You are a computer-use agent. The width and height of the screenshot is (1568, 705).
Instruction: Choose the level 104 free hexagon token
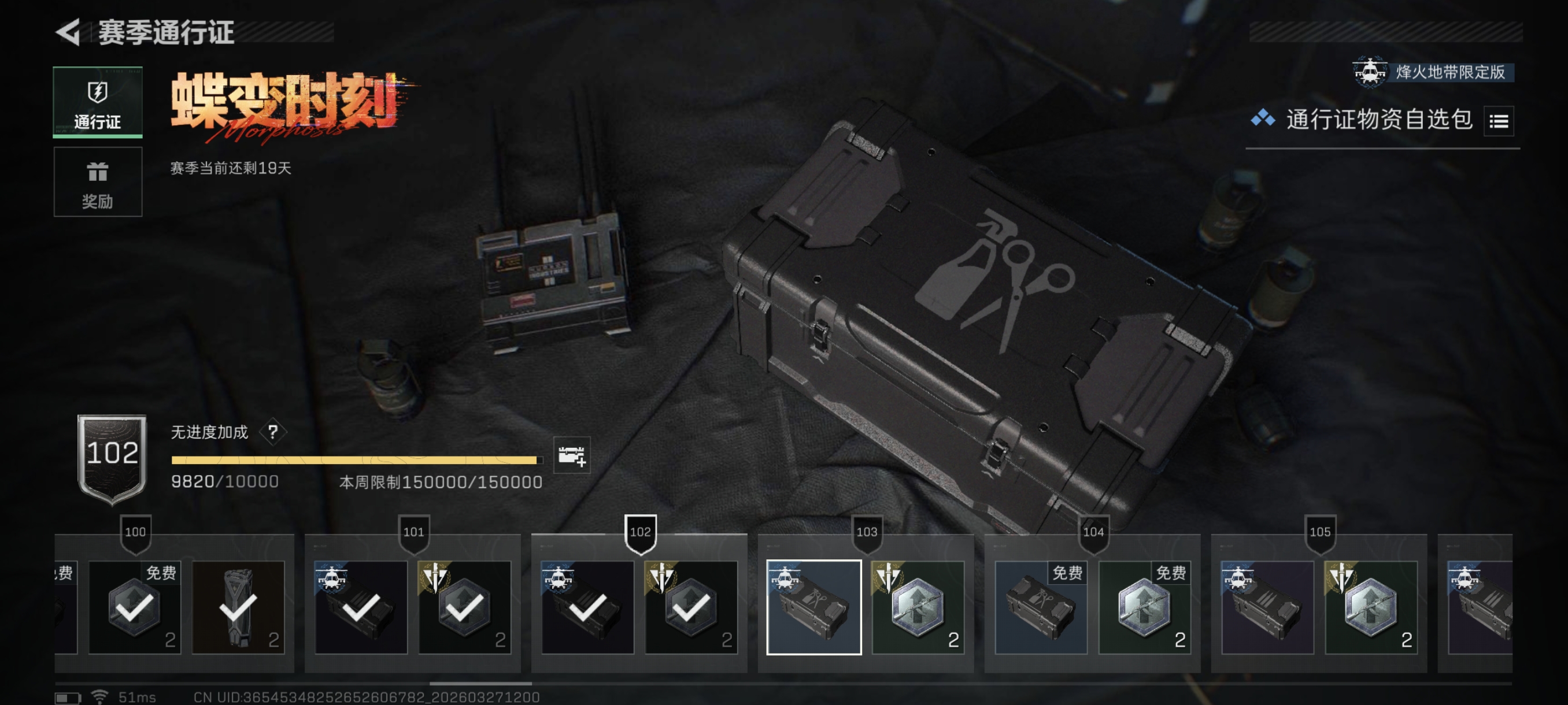tap(1144, 607)
